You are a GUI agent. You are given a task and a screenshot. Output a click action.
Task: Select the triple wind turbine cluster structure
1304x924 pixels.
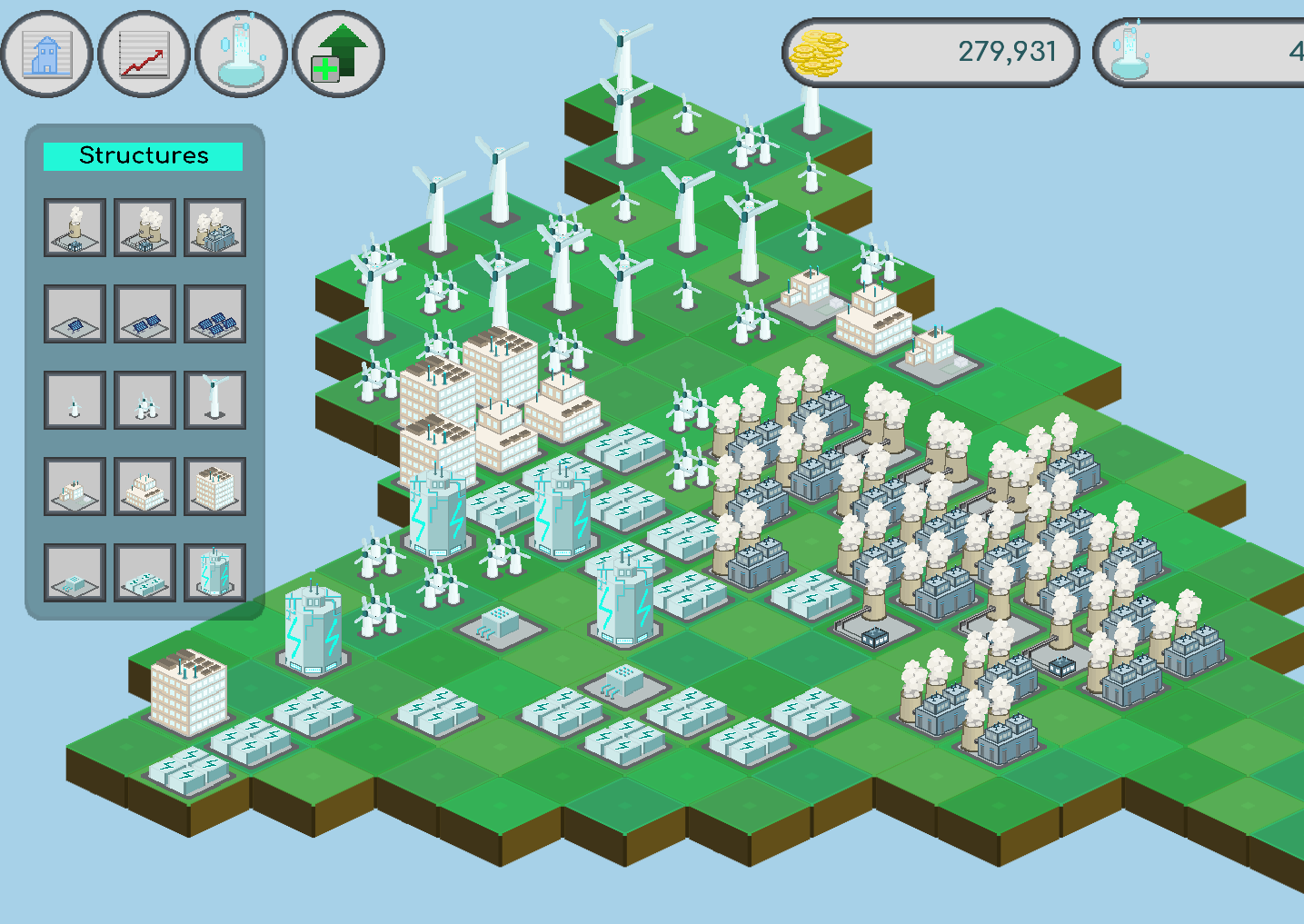(x=144, y=400)
